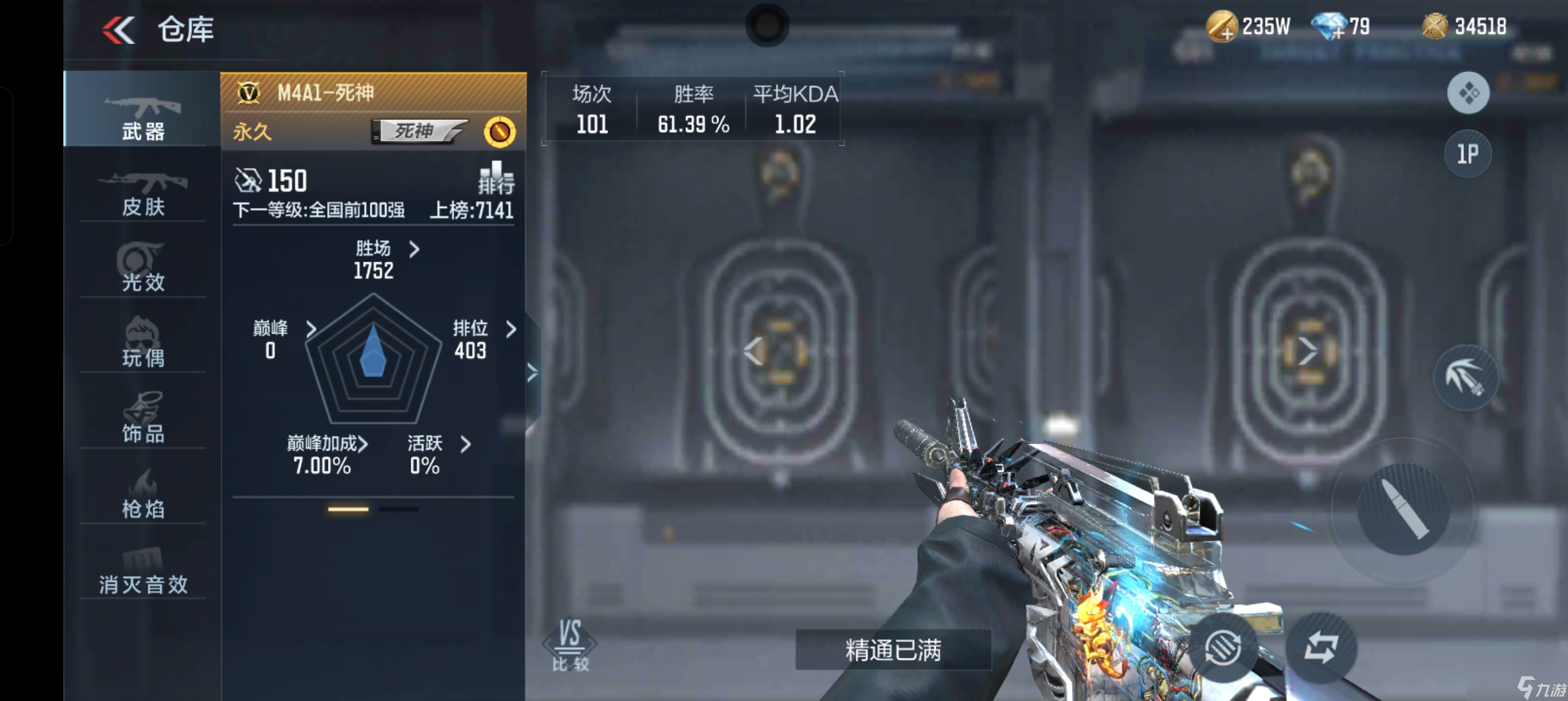Open the 光效 light effects tab
The width and height of the screenshot is (1568, 701).
tap(143, 269)
